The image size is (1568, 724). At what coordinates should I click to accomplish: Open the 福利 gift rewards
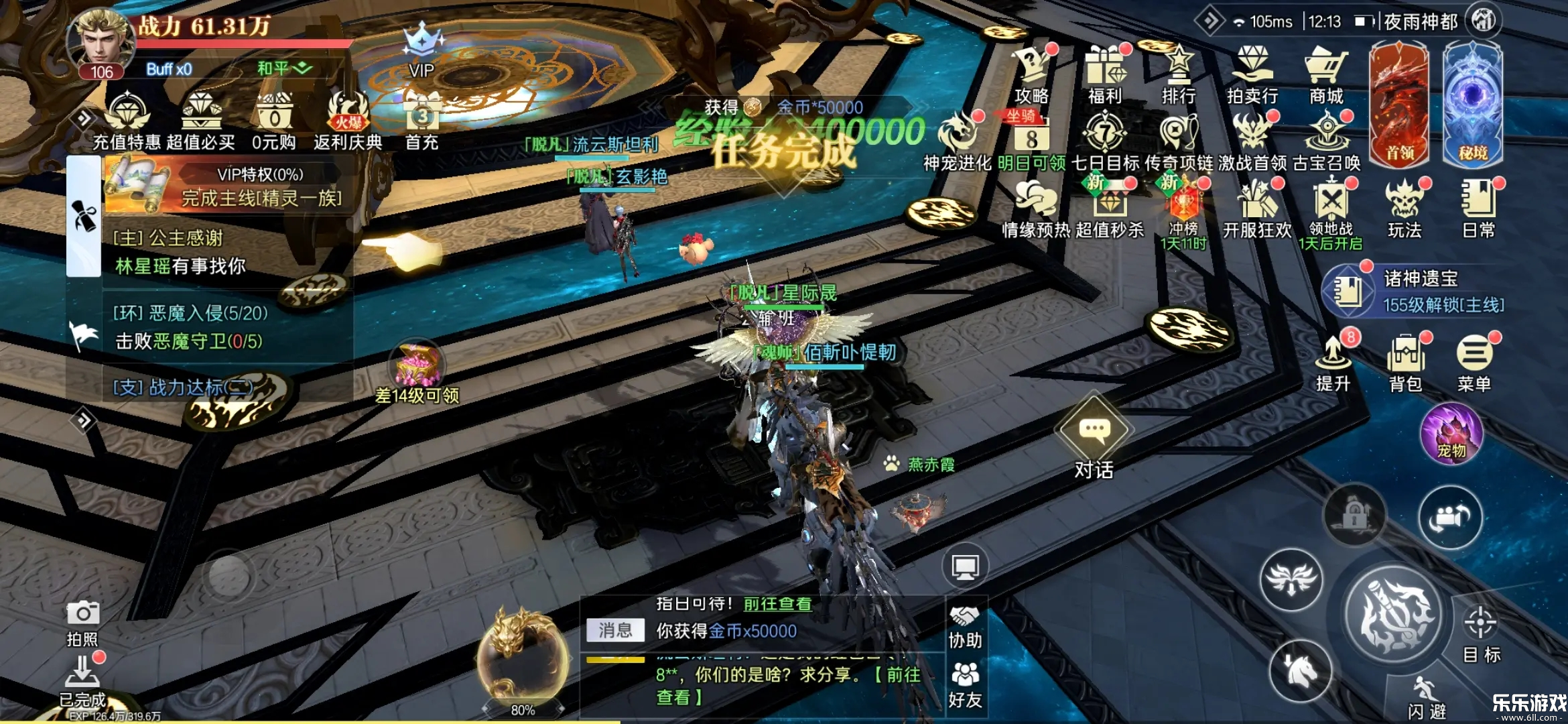pyautogui.click(x=1105, y=75)
